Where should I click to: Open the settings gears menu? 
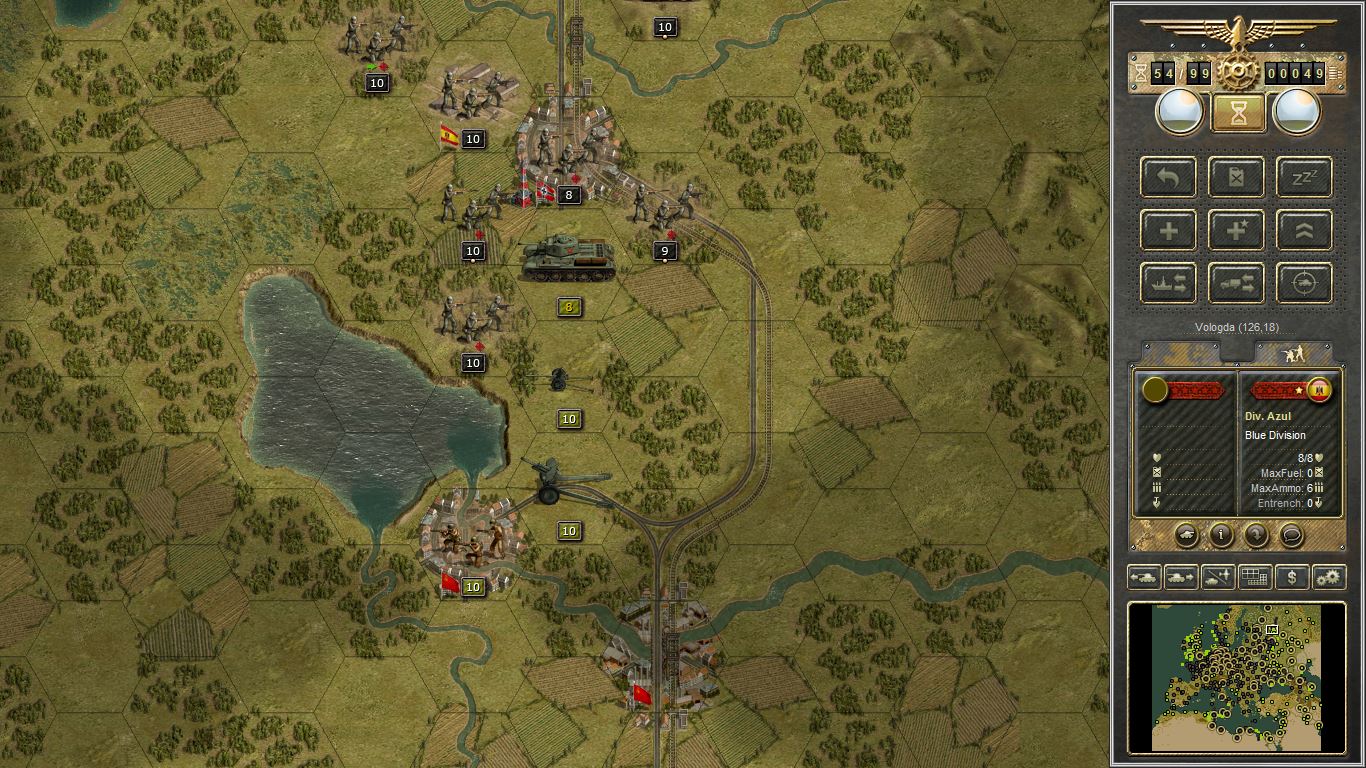(1329, 577)
